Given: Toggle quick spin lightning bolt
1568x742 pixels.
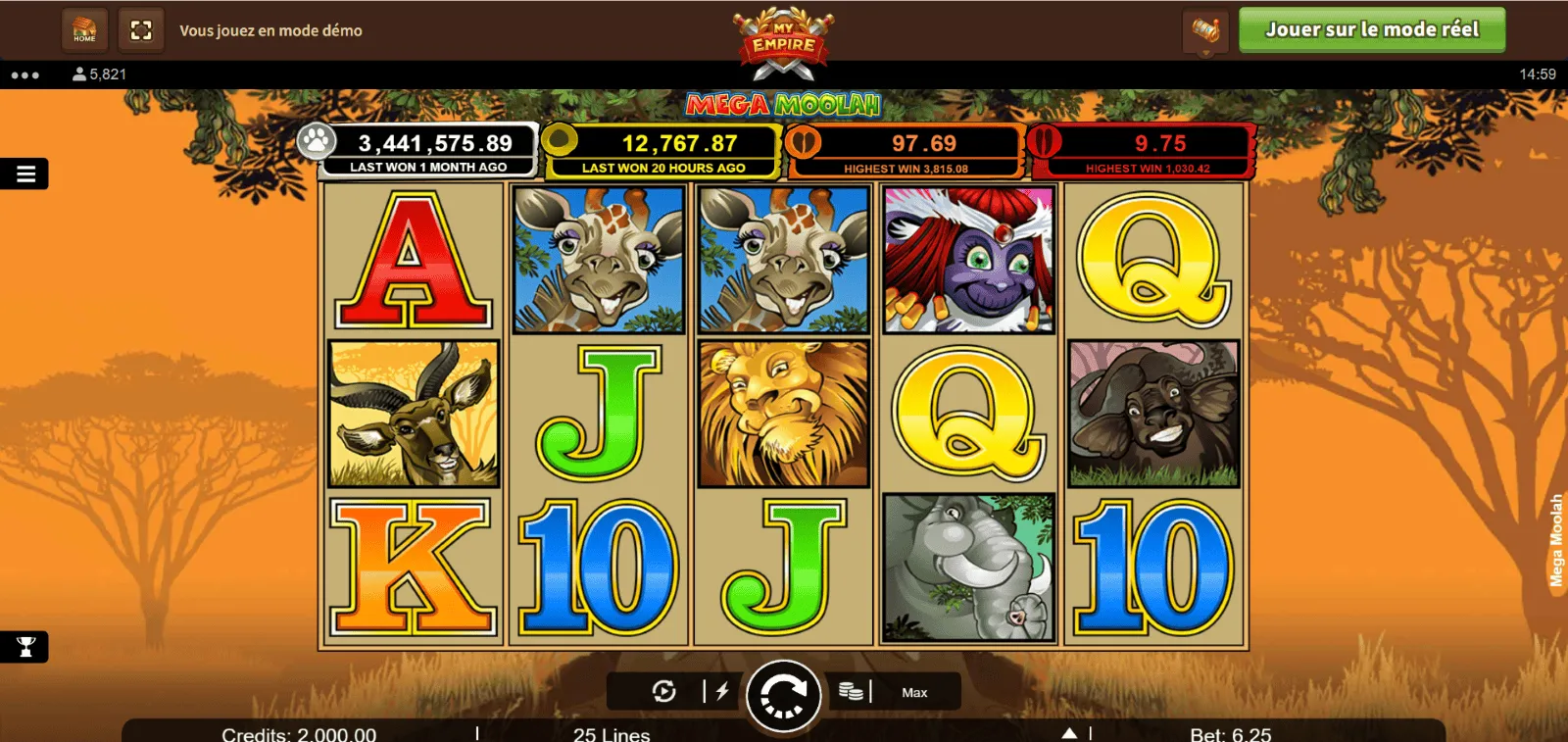Looking at the screenshot, I should coord(722,692).
